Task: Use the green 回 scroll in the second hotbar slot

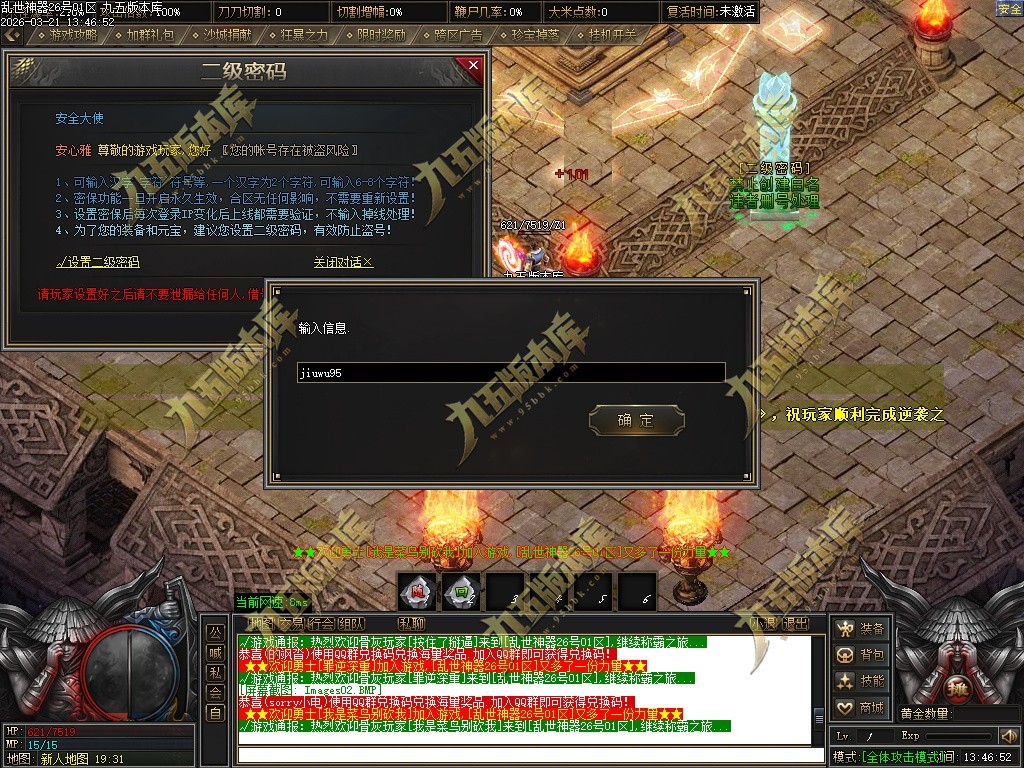Action: [461, 591]
